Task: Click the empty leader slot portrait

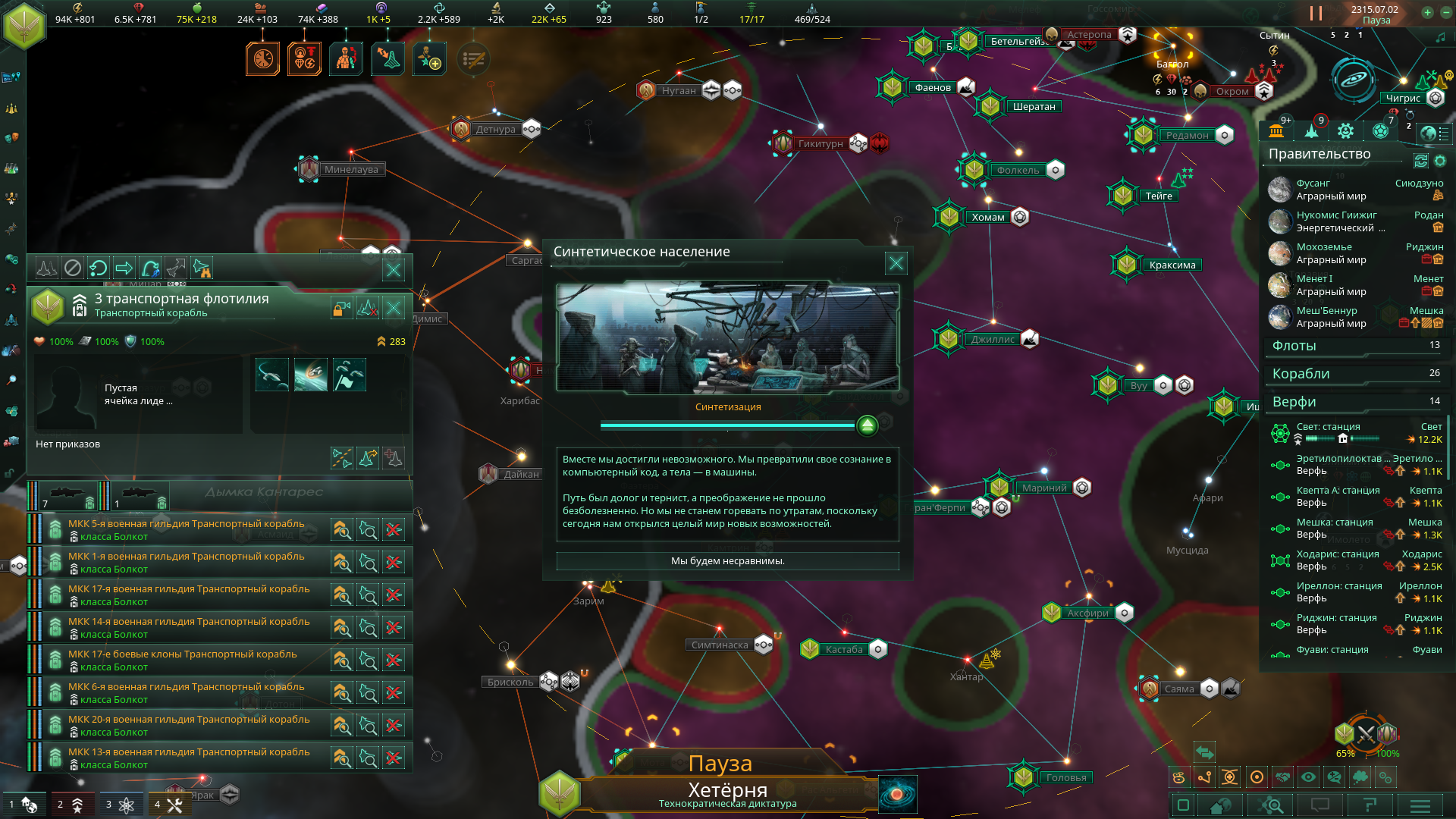Action: point(66,396)
